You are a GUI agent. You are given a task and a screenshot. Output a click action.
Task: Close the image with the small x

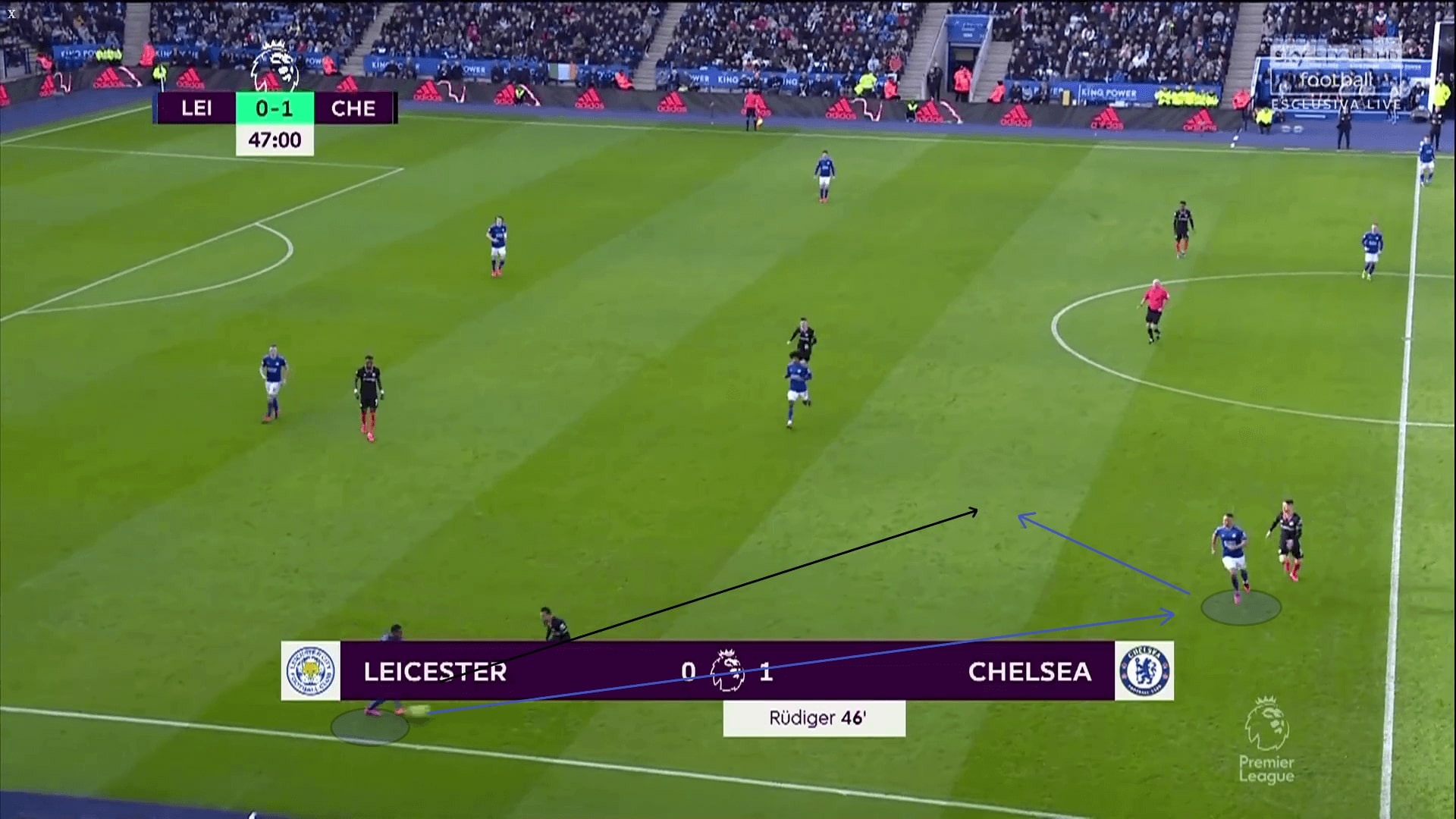(x=11, y=14)
